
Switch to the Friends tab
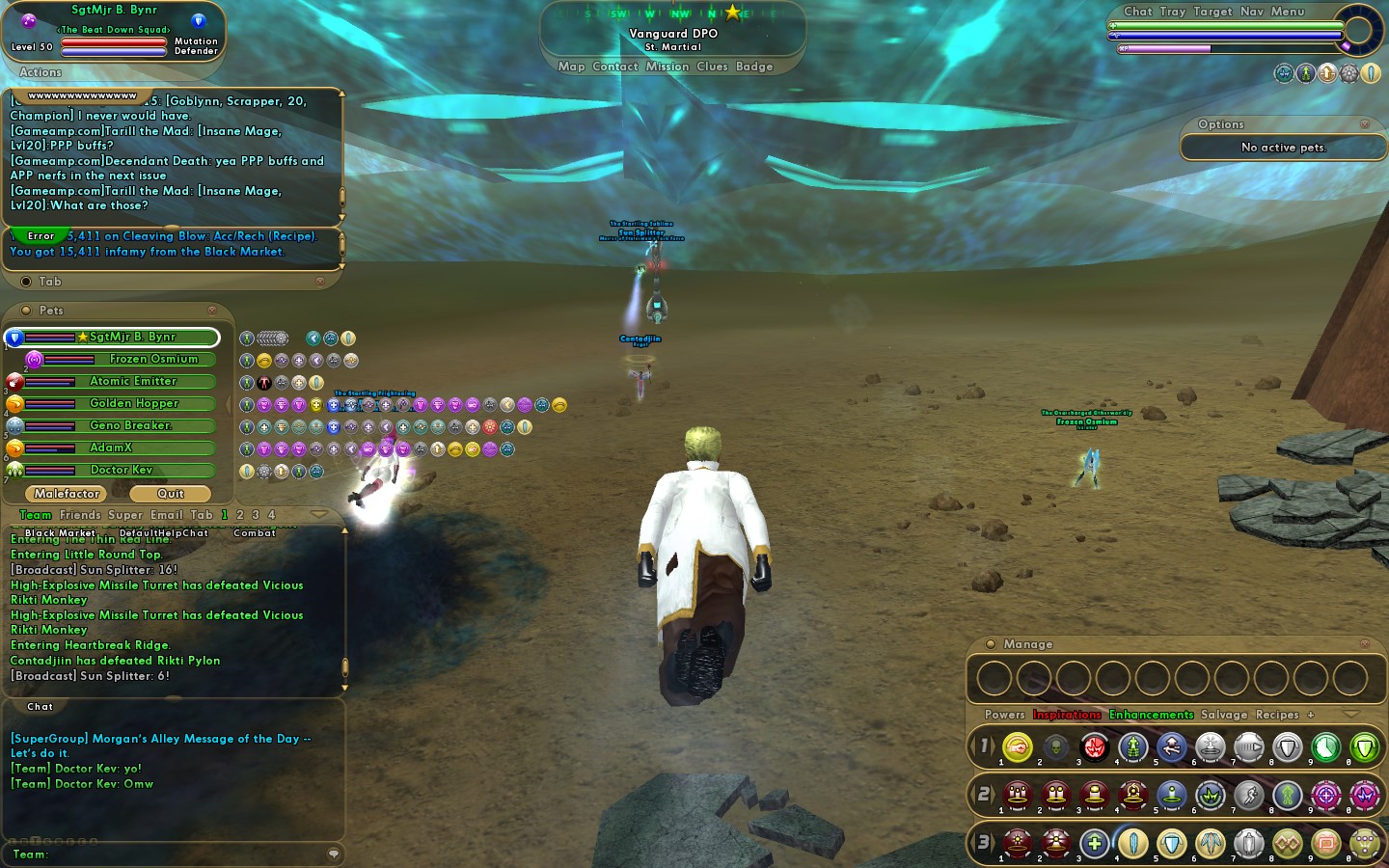pyautogui.click(x=79, y=515)
